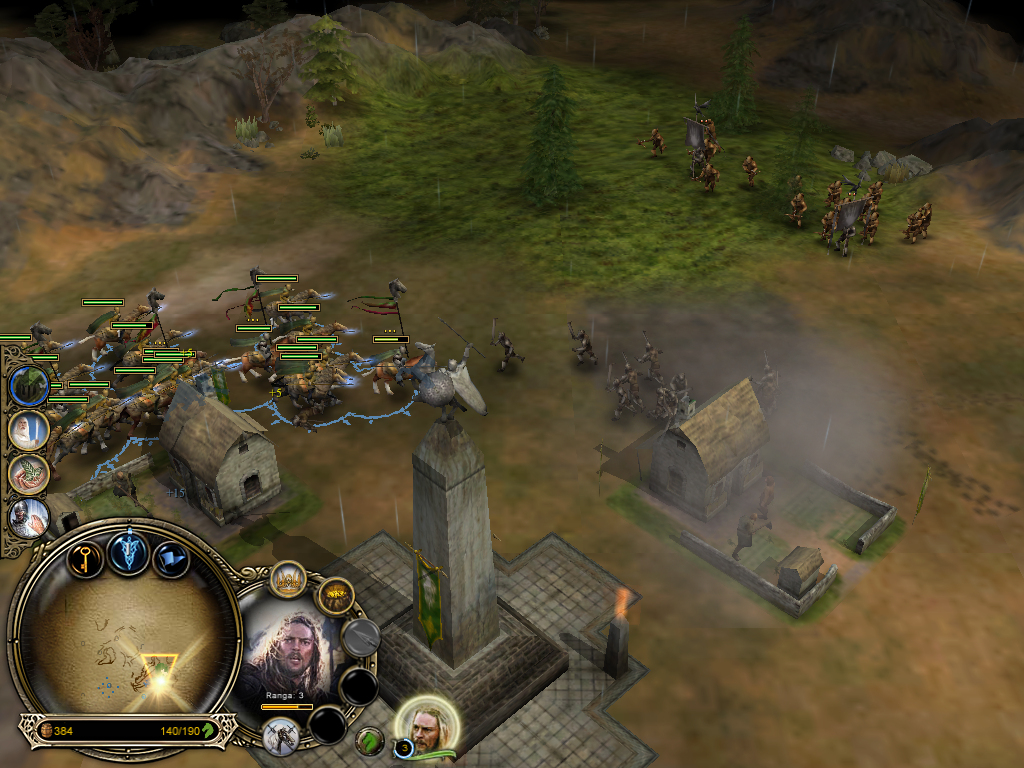
Task: Activate the golden crown ability
Action: pos(288,579)
